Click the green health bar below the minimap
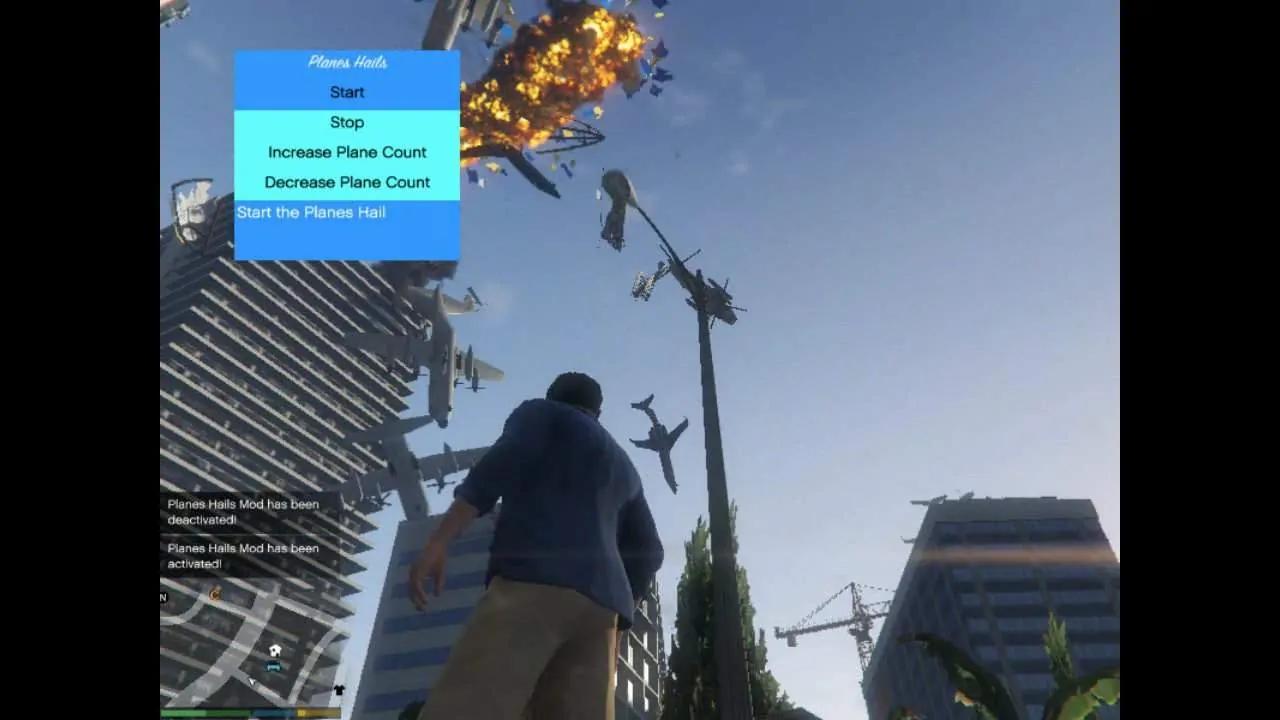 (x=204, y=713)
